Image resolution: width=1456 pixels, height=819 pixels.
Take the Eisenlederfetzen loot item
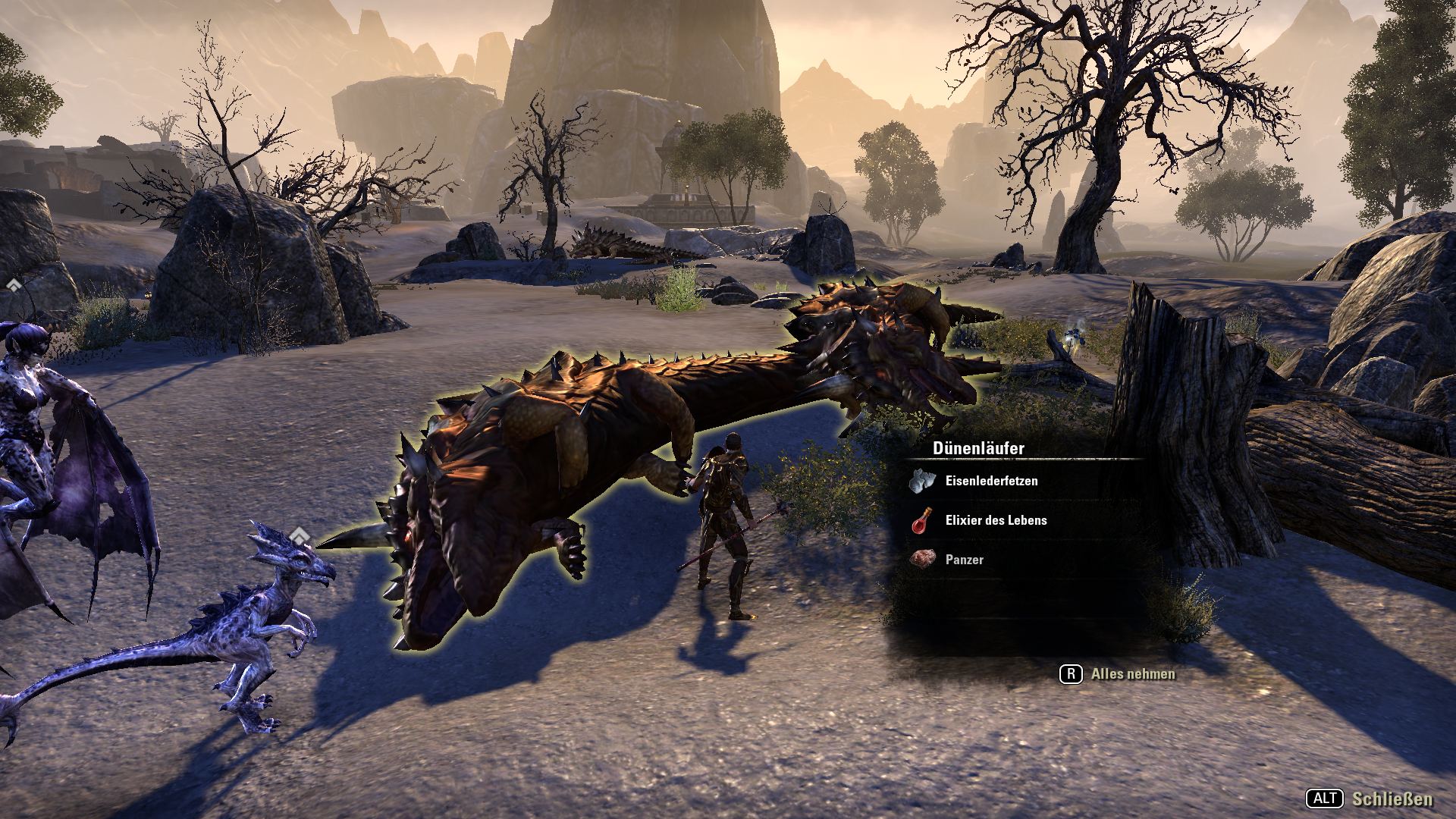point(991,481)
